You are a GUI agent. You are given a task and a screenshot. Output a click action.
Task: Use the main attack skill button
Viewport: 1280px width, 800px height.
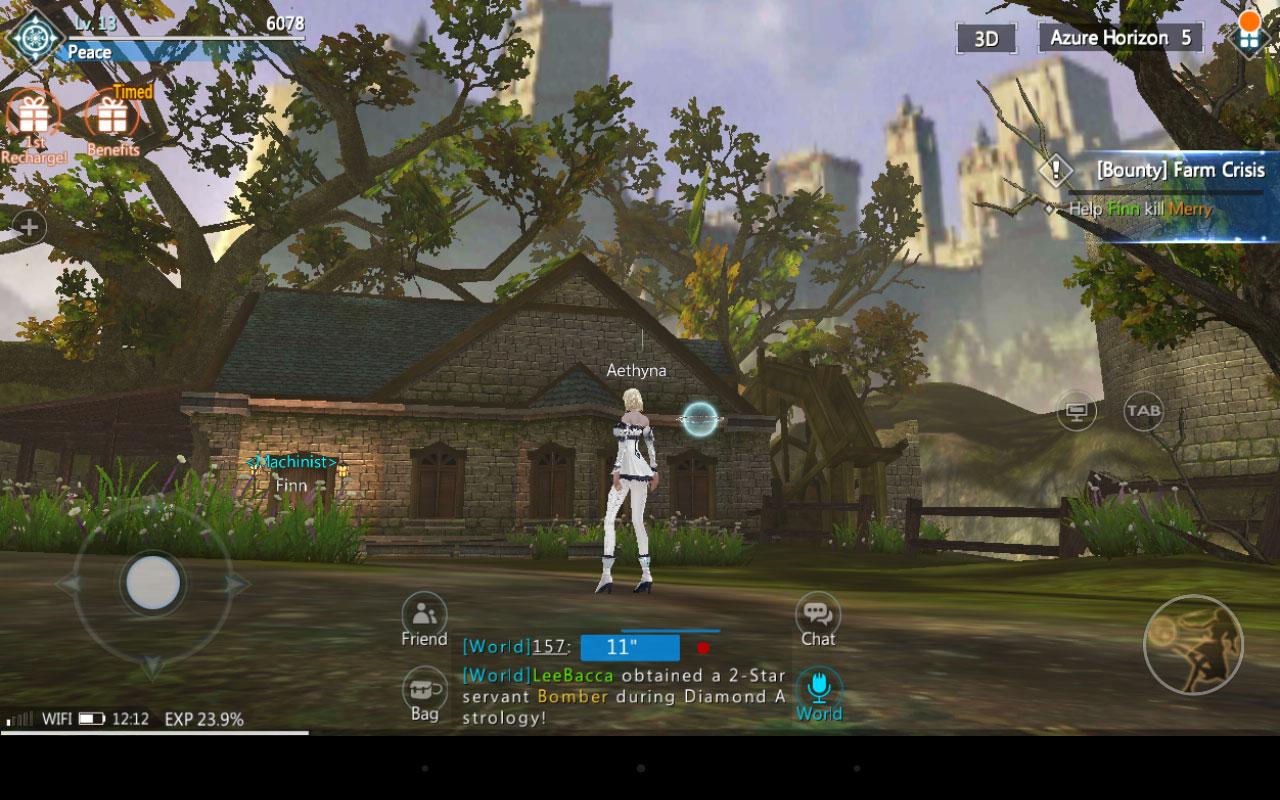(1192, 645)
